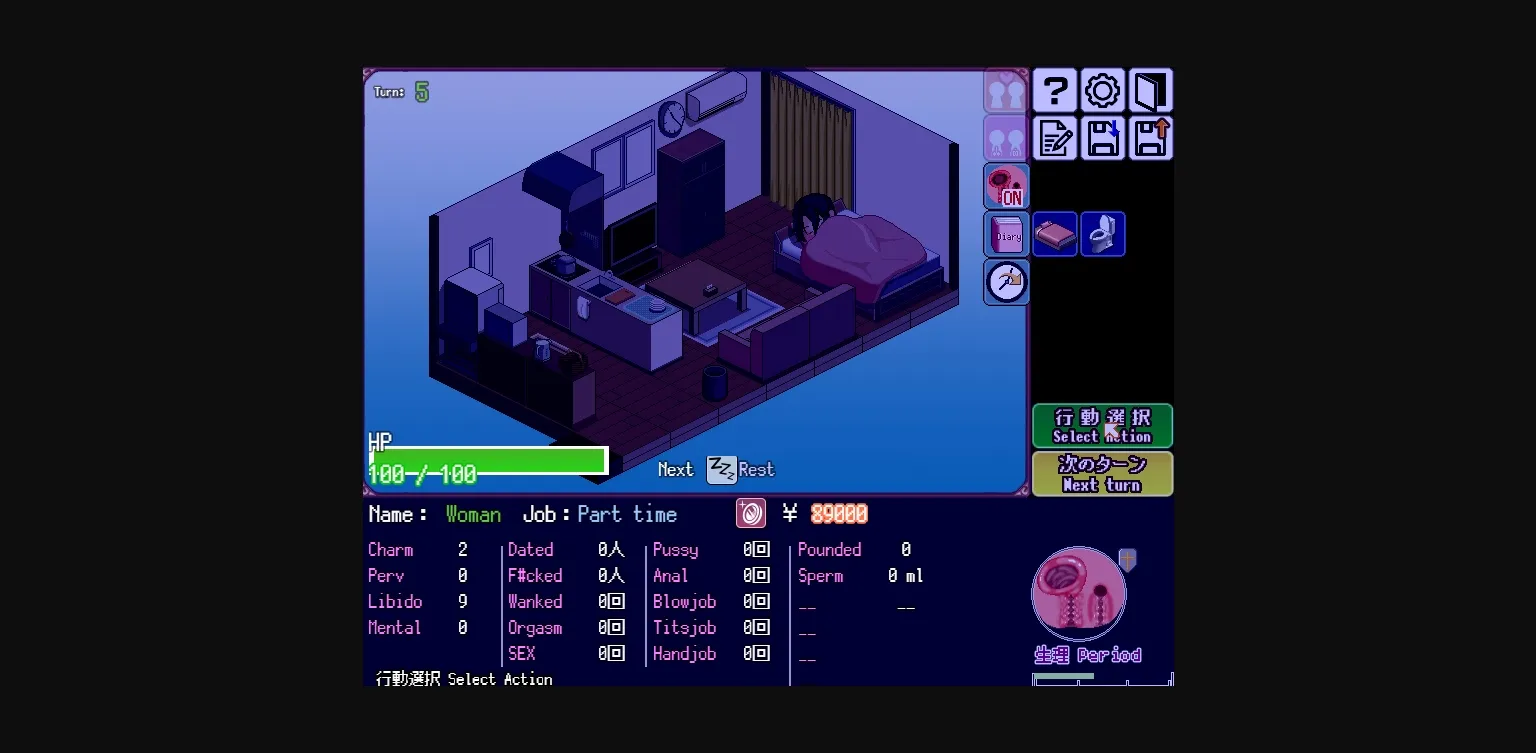This screenshot has width=1536, height=753.
Task: Click the clock rewind icon
Action: 1006,282
